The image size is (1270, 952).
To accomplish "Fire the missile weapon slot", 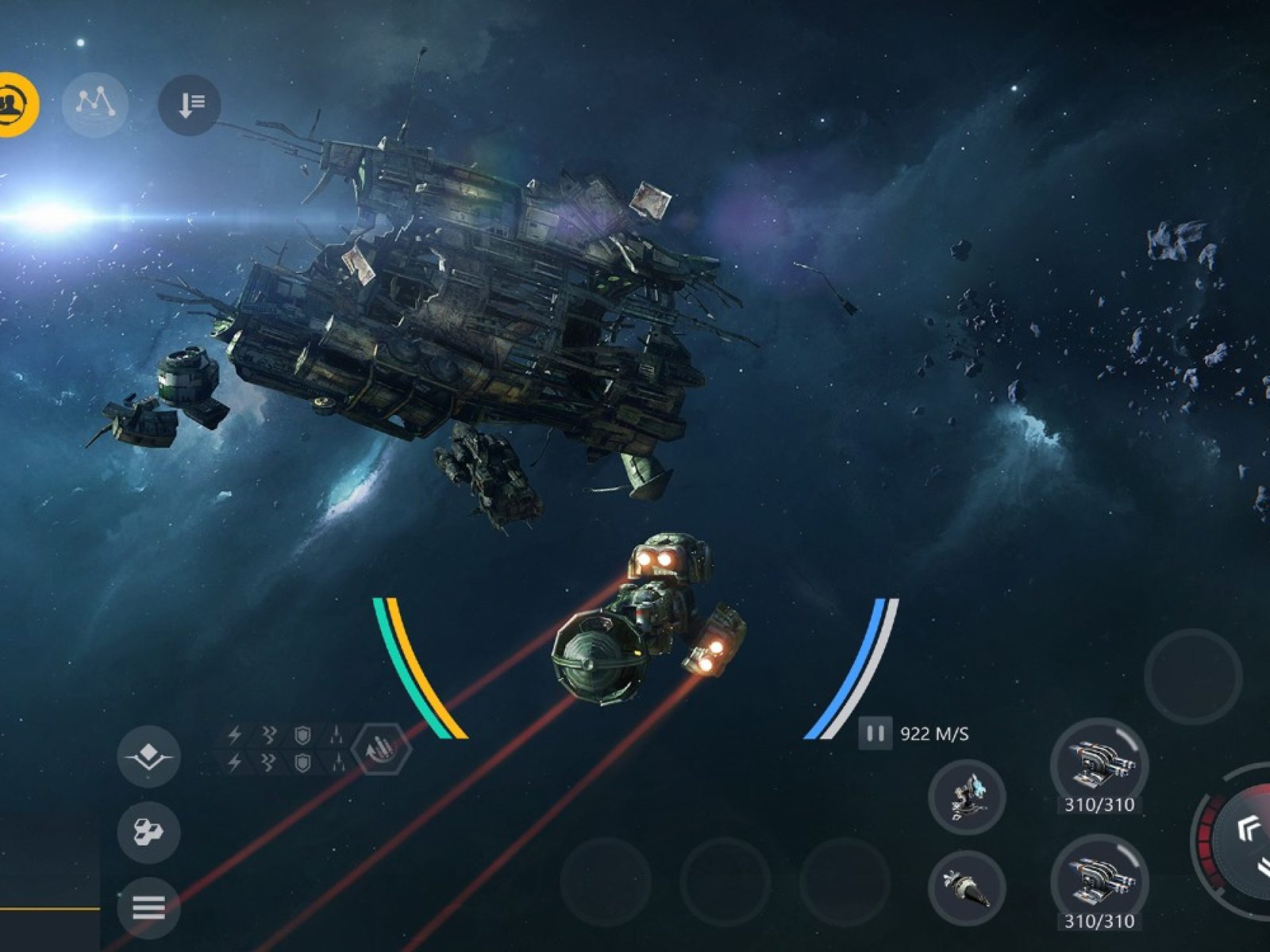I will point(967,889).
